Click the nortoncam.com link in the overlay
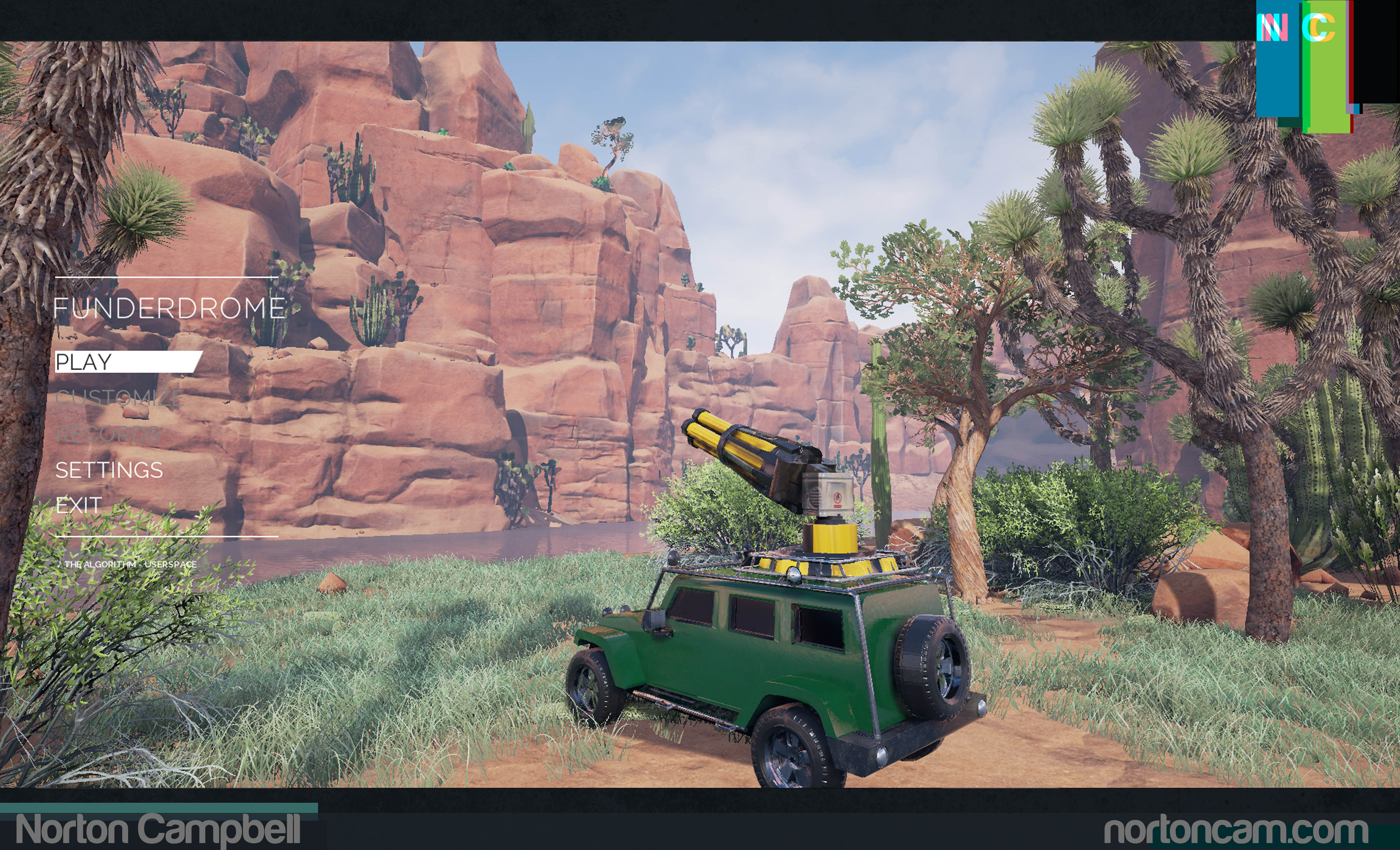 (x=1235, y=831)
